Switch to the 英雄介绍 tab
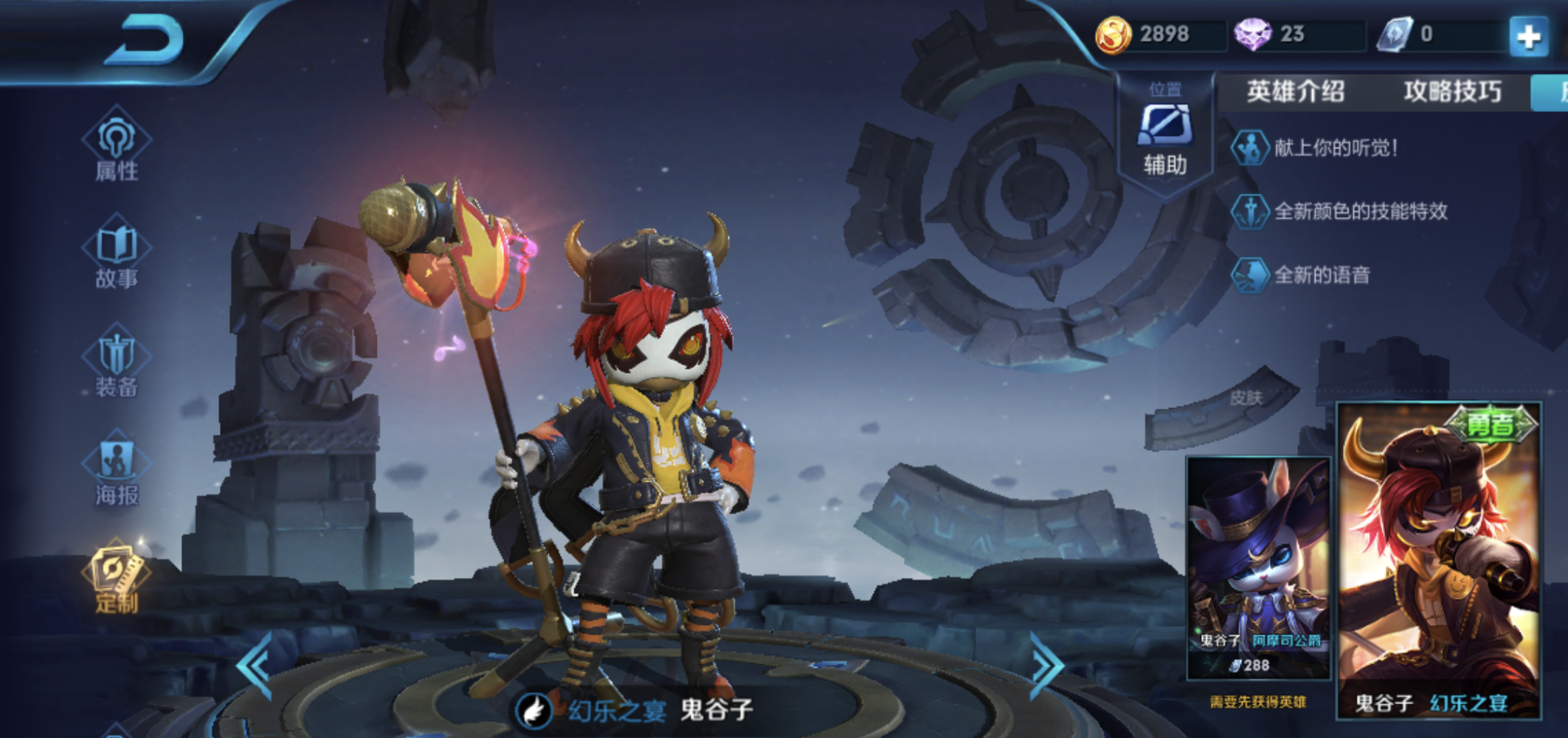 point(1295,92)
